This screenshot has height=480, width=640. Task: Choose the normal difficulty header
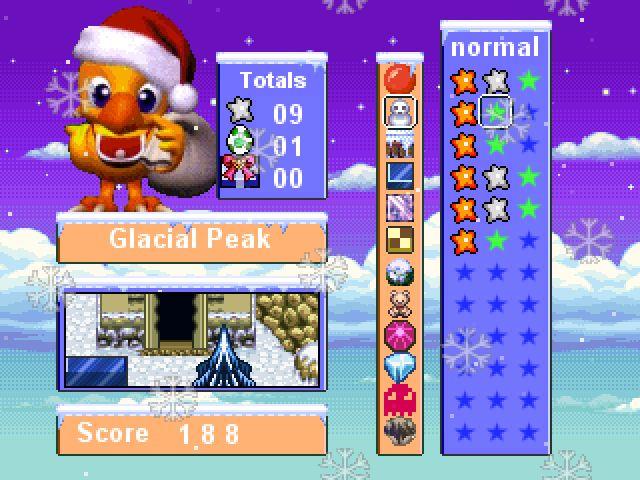(495, 47)
